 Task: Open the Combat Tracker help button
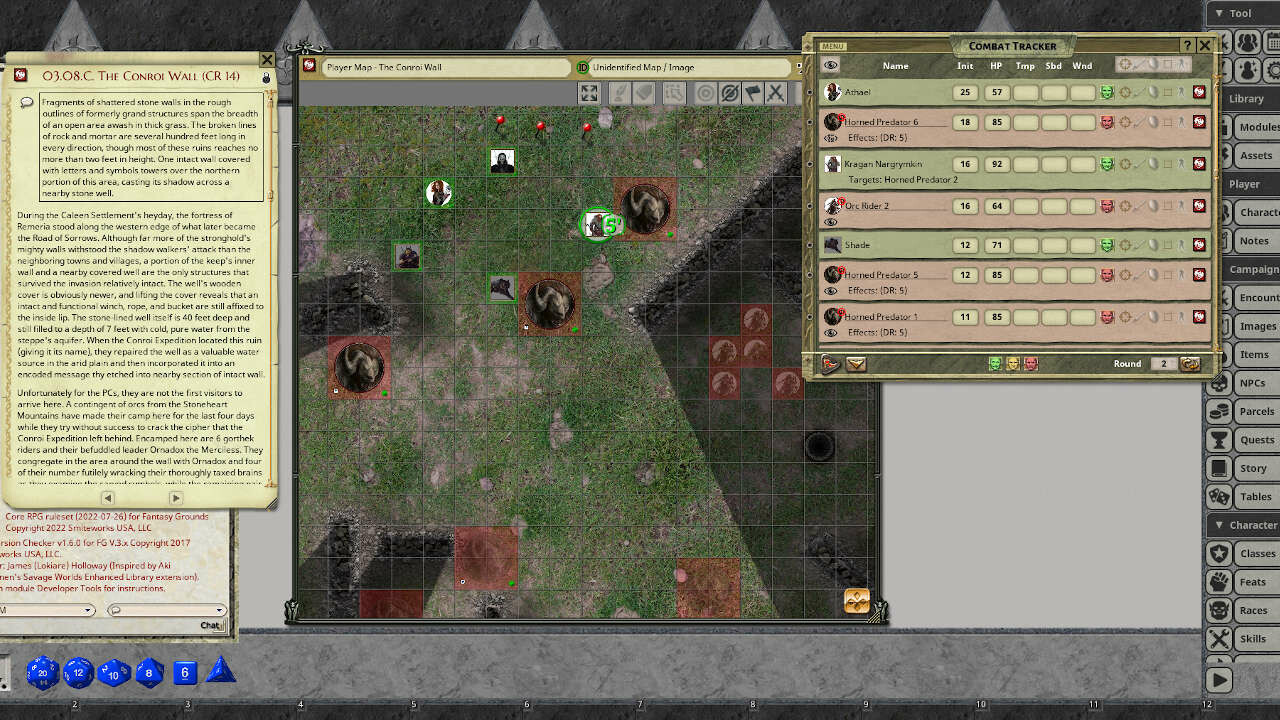click(x=1187, y=45)
